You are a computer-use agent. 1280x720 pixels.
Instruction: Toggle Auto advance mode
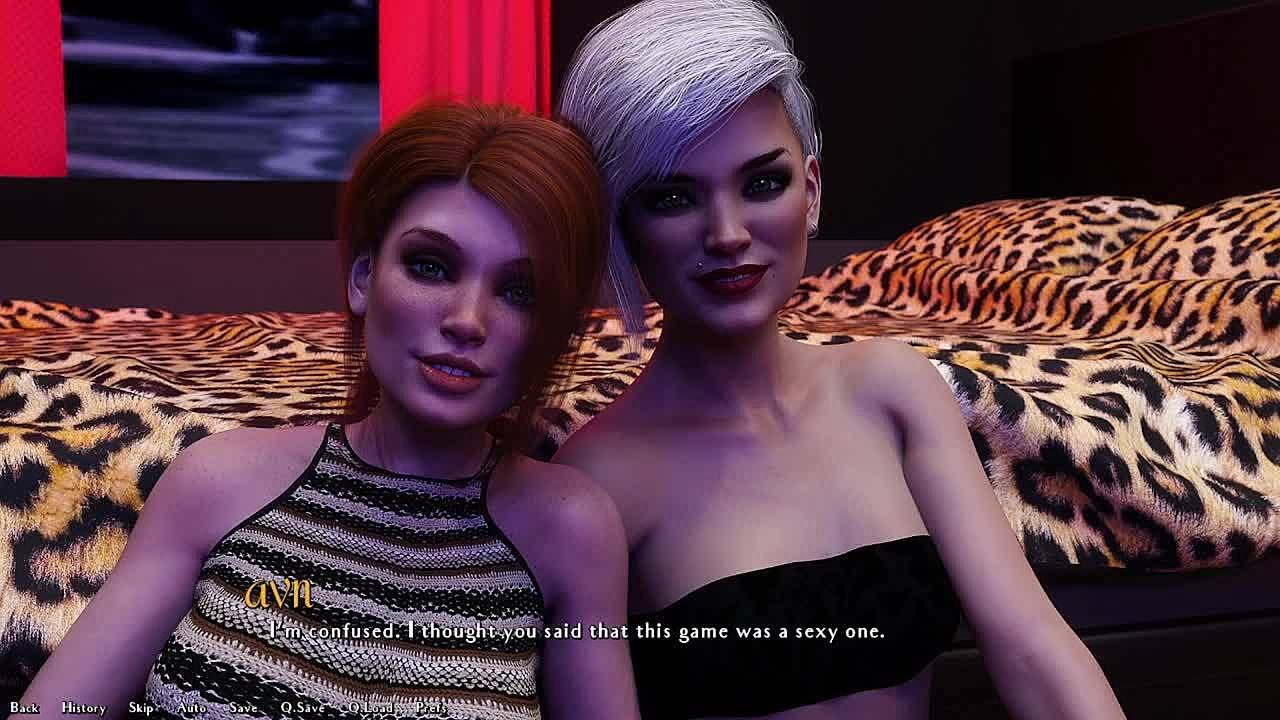[x=191, y=708]
